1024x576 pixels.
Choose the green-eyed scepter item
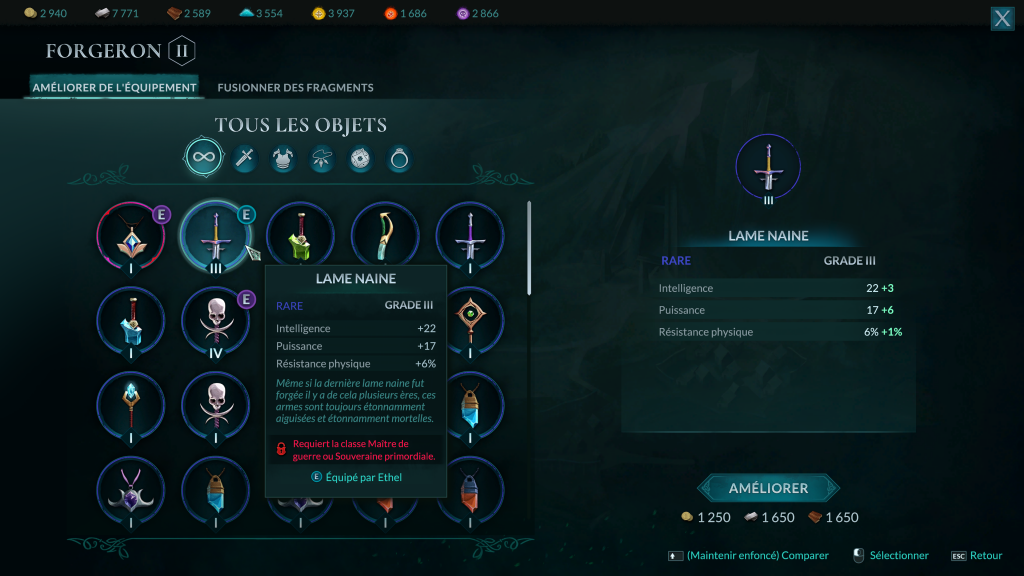click(470, 320)
